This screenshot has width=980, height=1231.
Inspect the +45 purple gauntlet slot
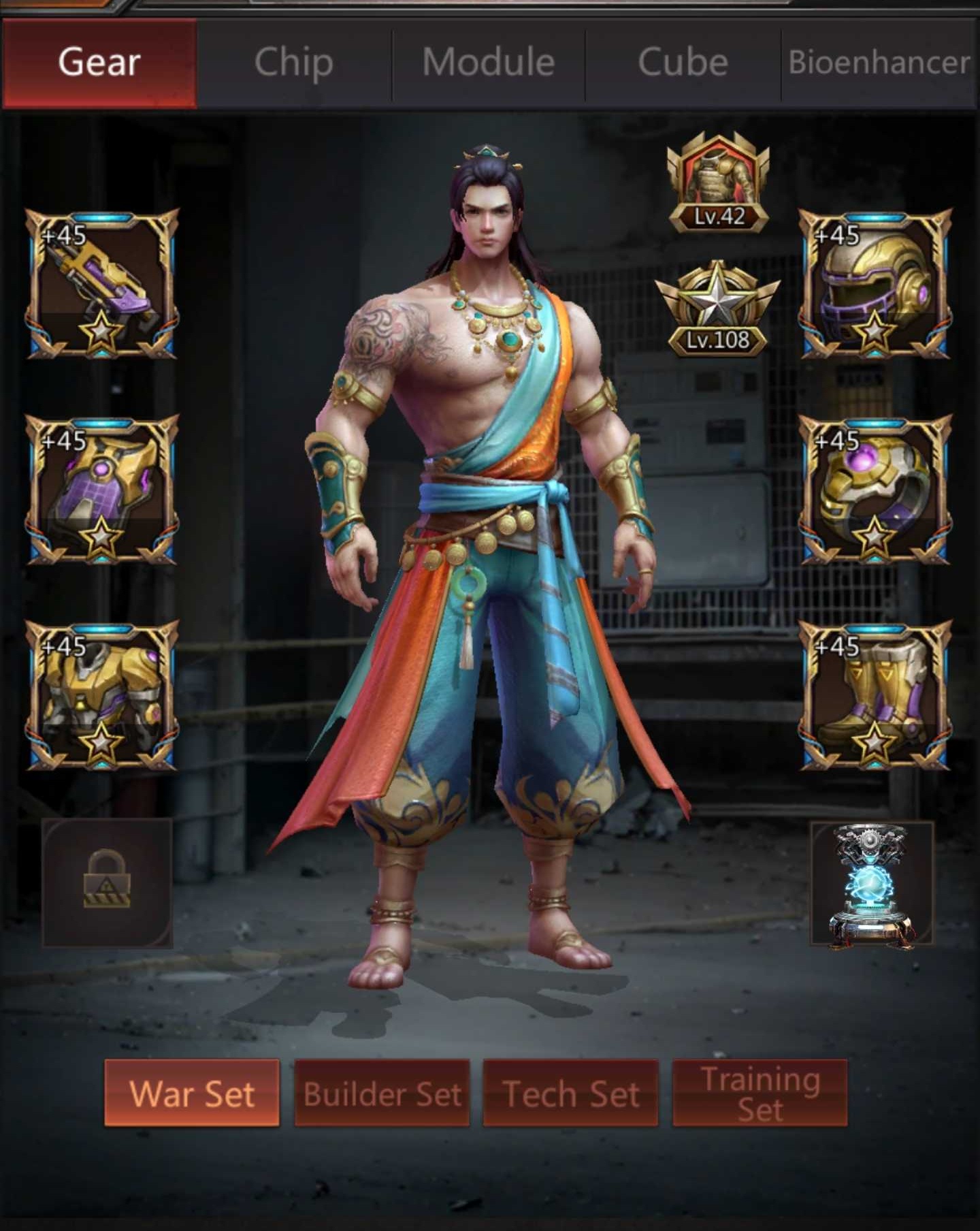[x=102, y=490]
